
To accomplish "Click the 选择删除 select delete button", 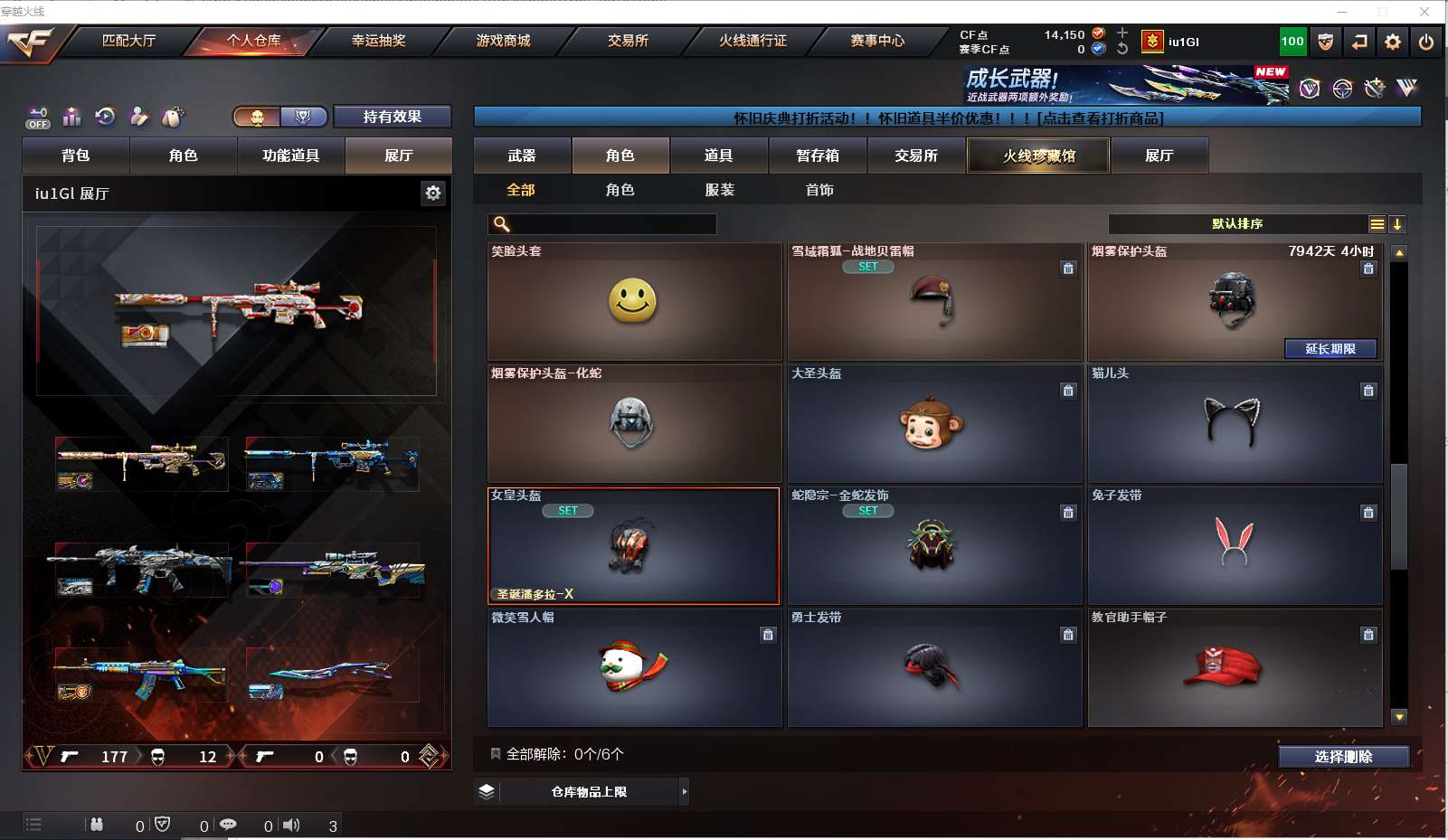I will point(1343,757).
